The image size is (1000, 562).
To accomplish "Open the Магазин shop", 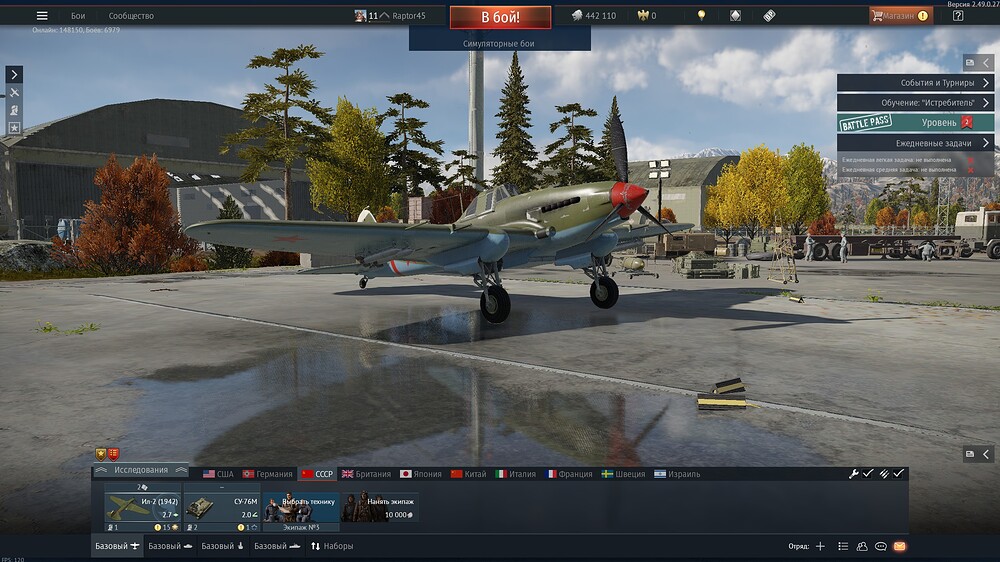I will [x=900, y=16].
